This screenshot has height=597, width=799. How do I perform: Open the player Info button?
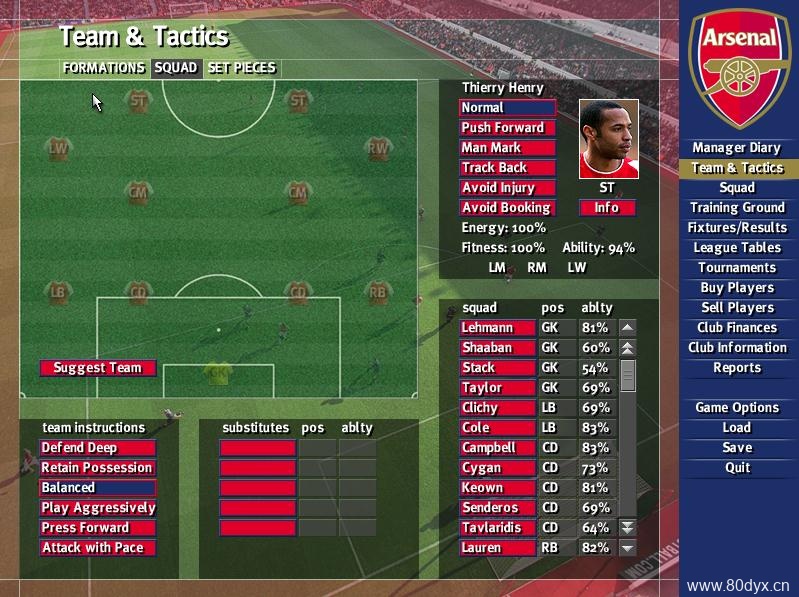coord(607,208)
